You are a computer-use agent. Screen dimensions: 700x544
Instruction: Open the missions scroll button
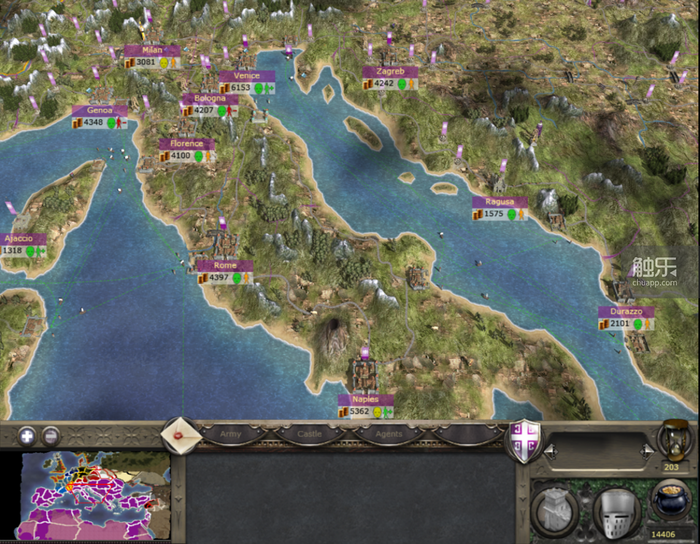[181, 434]
